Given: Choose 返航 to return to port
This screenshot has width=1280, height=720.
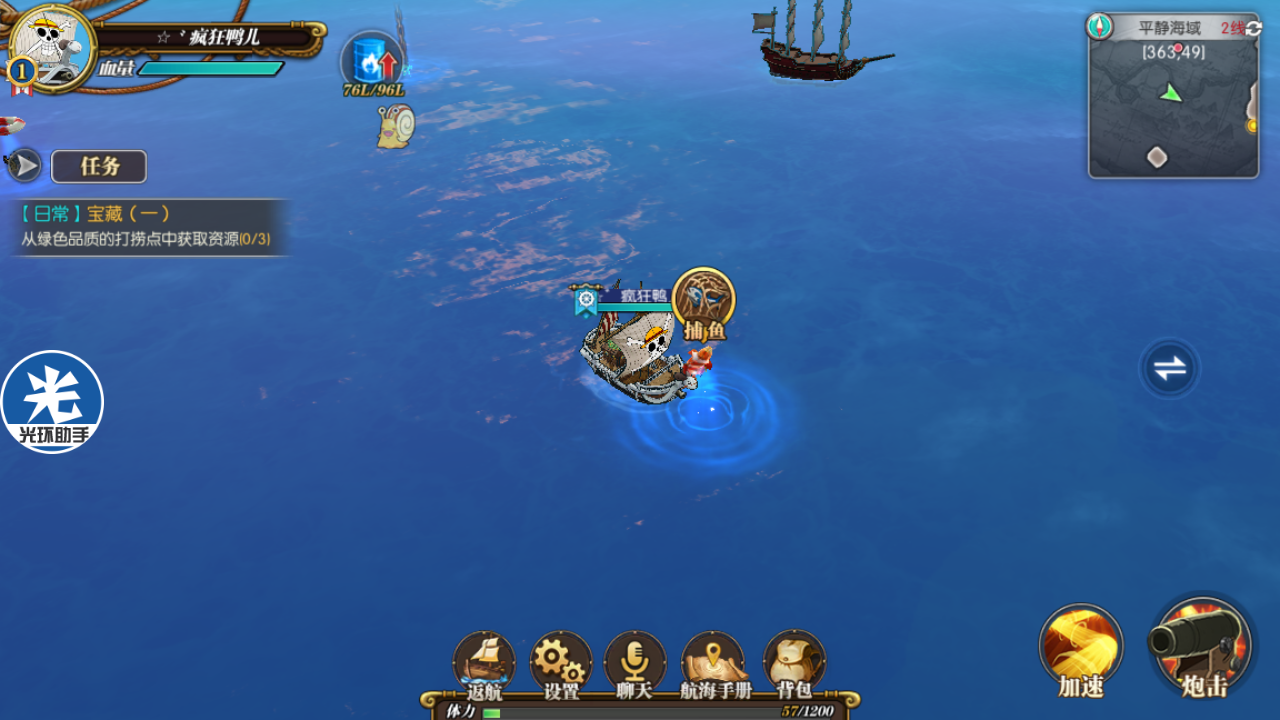Looking at the screenshot, I should [484, 664].
